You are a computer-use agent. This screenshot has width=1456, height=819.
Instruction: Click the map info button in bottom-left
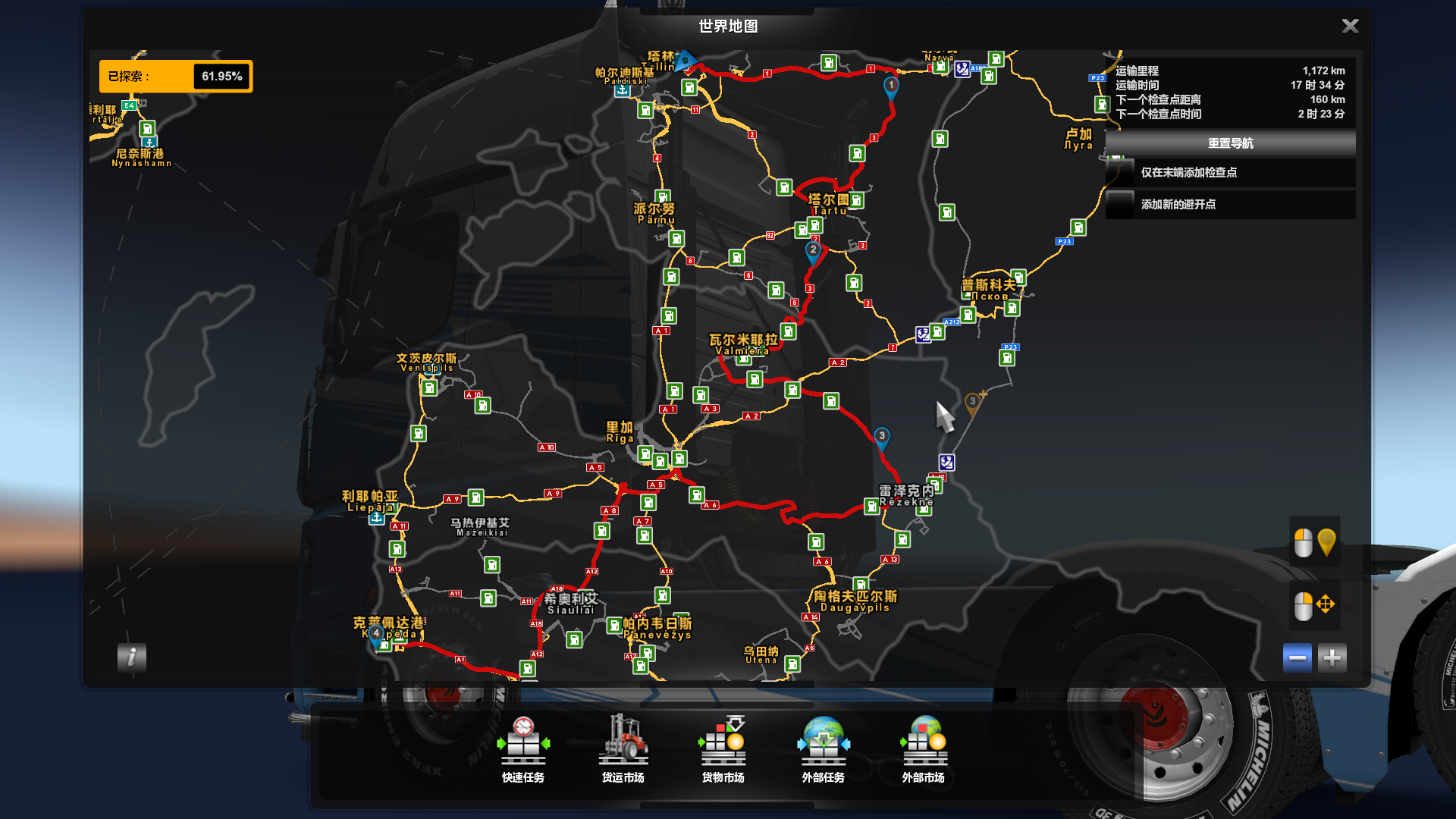click(x=133, y=658)
